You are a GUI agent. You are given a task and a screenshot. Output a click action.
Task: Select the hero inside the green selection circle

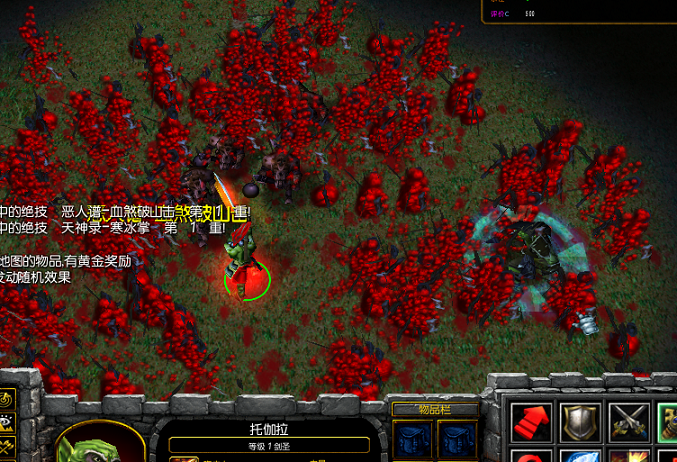[x=244, y=265]
